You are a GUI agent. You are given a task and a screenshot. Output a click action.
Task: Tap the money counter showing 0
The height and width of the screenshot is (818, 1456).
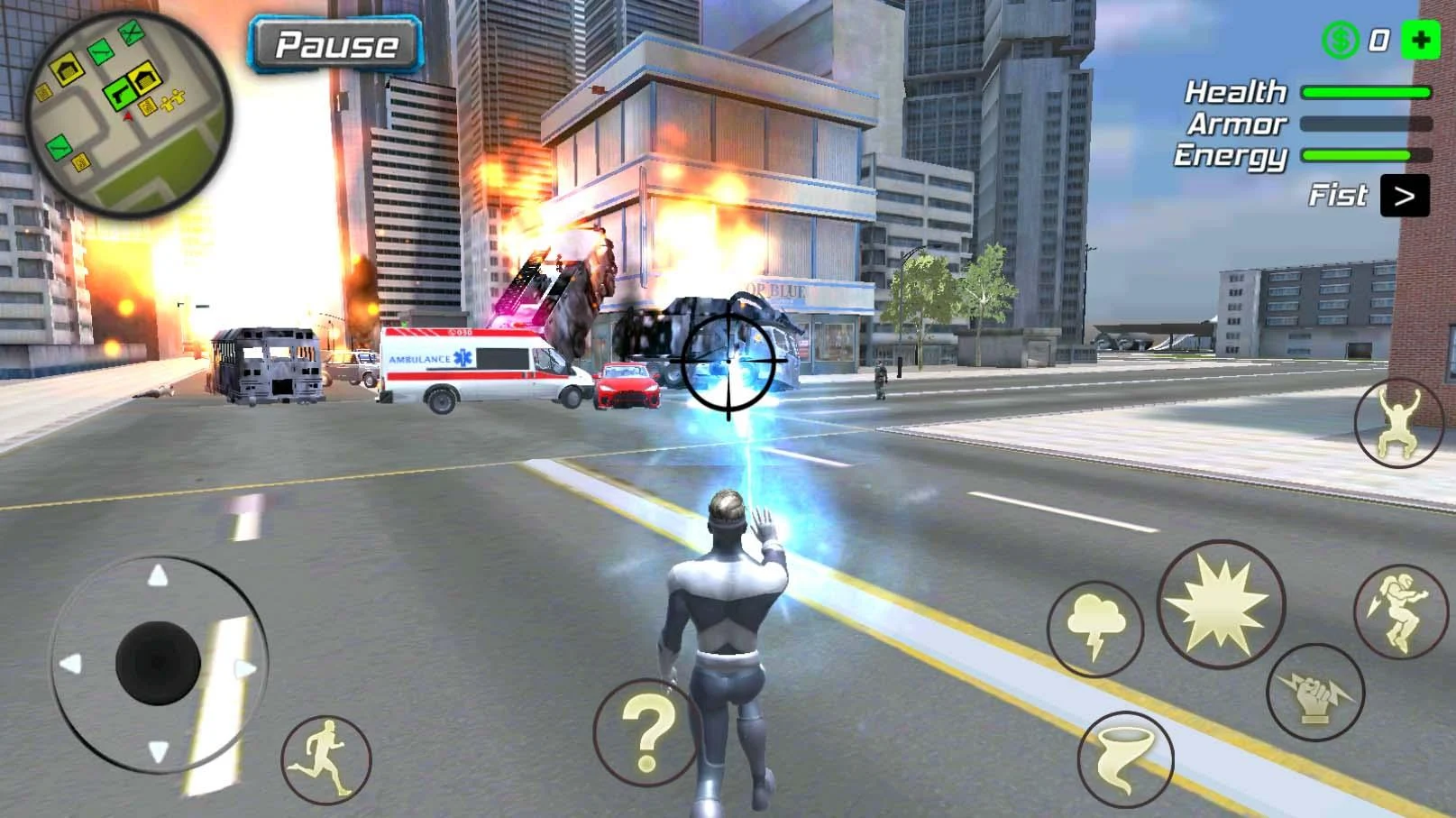point(1378,40)
